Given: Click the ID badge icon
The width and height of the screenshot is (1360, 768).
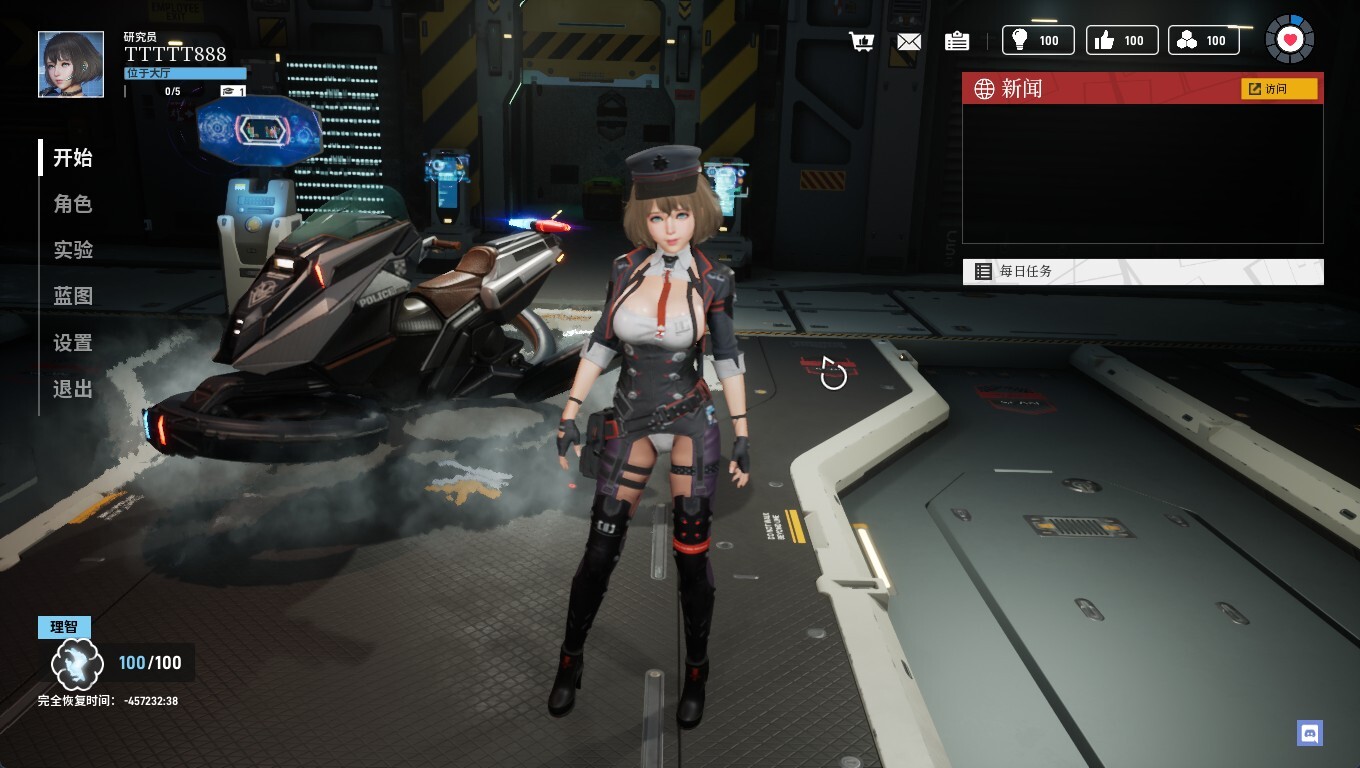Looking at the screenshot, I should point(957,41).
